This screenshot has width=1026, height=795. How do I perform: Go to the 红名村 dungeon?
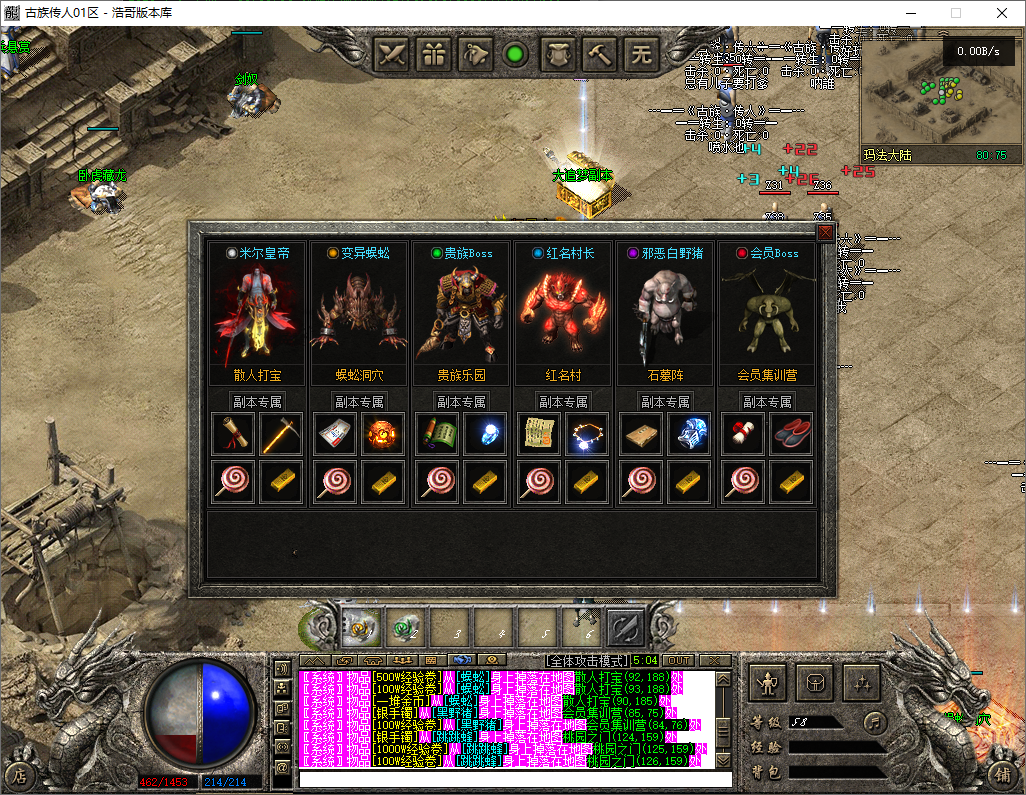(x=564, y=375)
